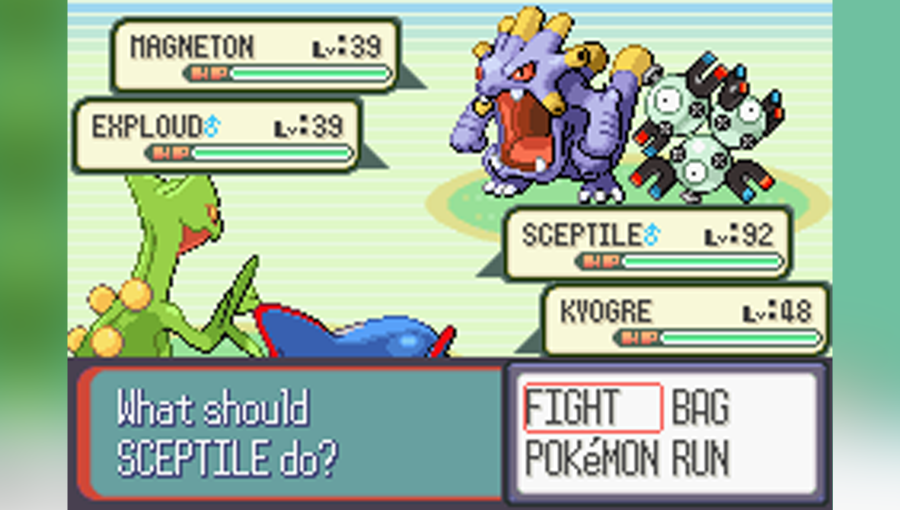
Task: Select the FIGHT command
Action: [575, 408]
